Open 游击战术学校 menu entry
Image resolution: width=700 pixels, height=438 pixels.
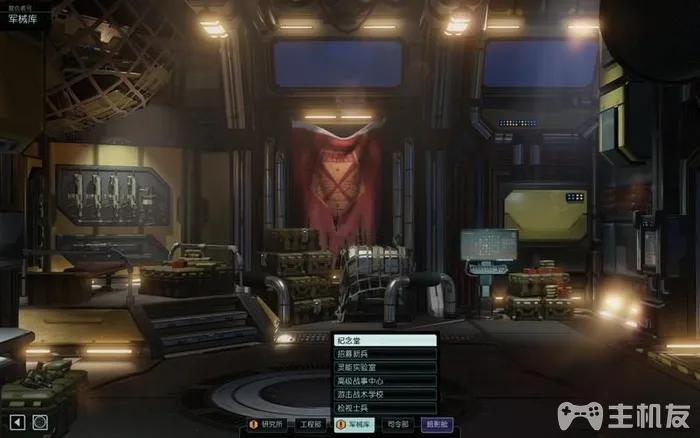385,394
